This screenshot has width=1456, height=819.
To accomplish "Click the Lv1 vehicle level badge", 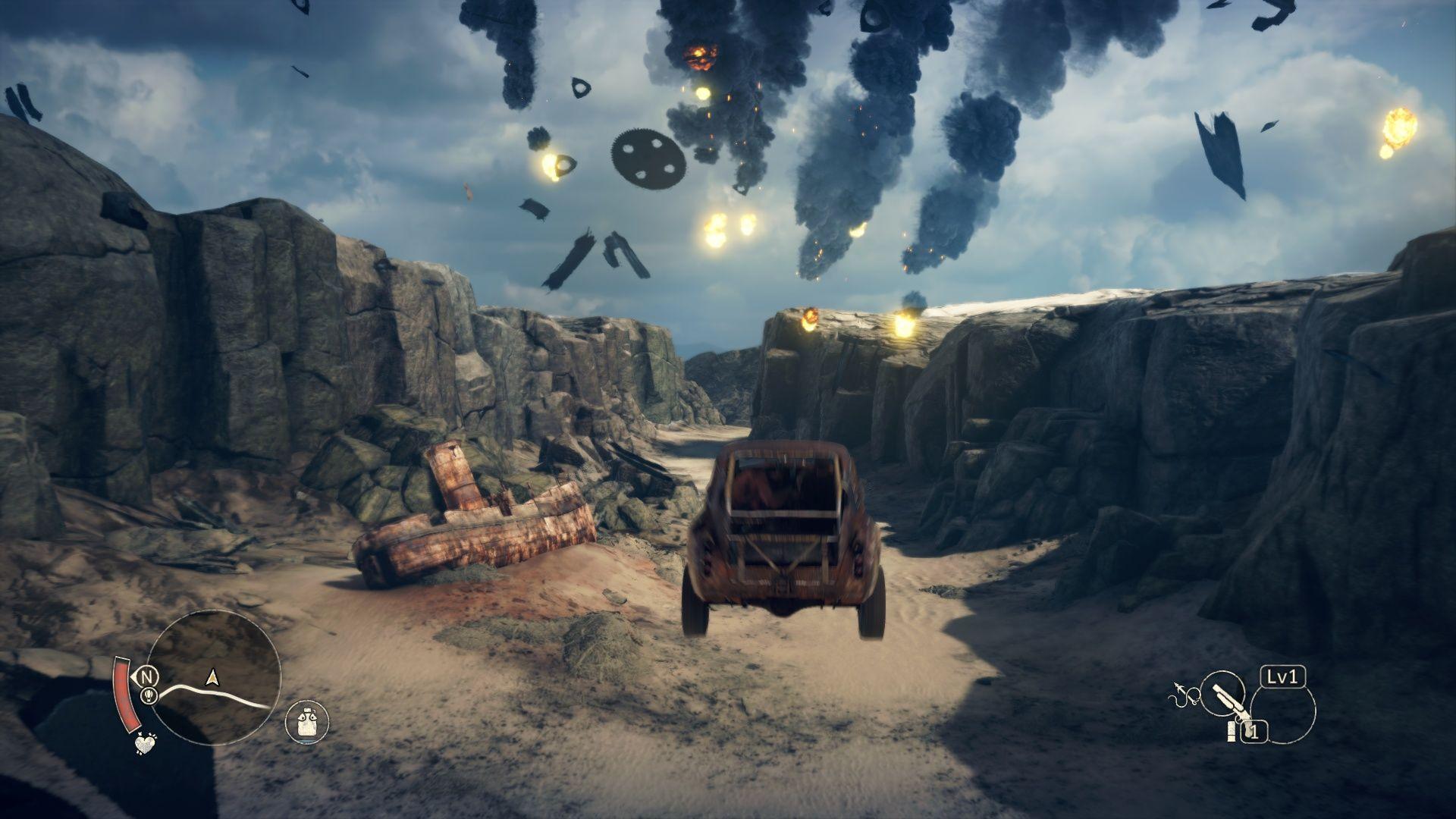I will (x=1283, y=678).
